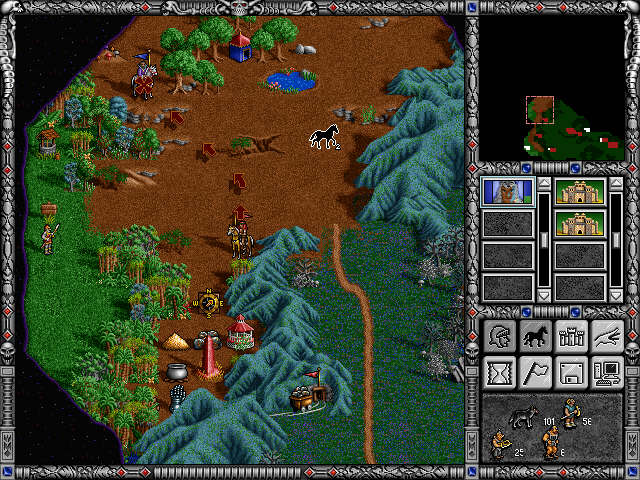Open the kingdom summary castle button
The height and width of the screenshot is (480, 640).
tap(570, 337)
